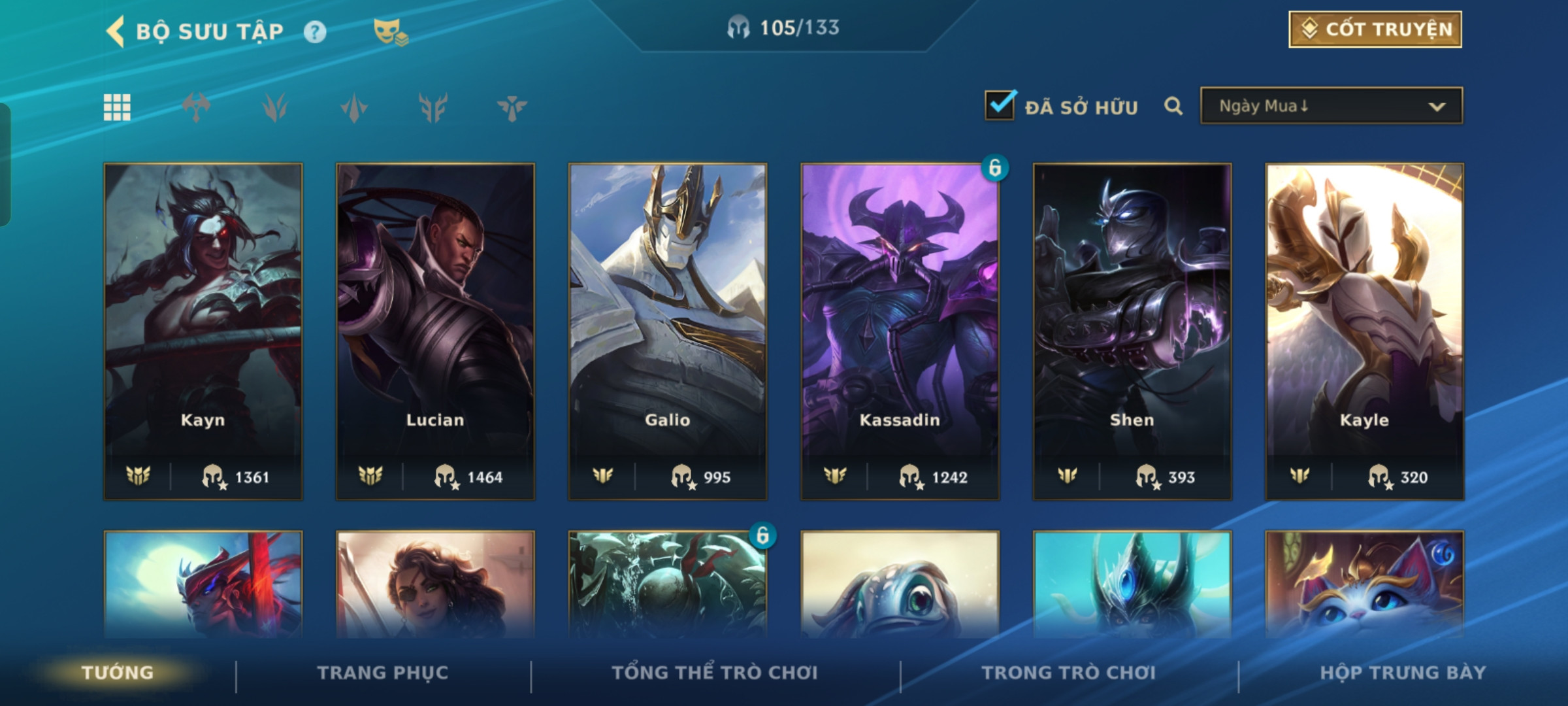1568x706 pixels.
Task: Open the champion search magnifier
Action: [x=1173, y=106]
